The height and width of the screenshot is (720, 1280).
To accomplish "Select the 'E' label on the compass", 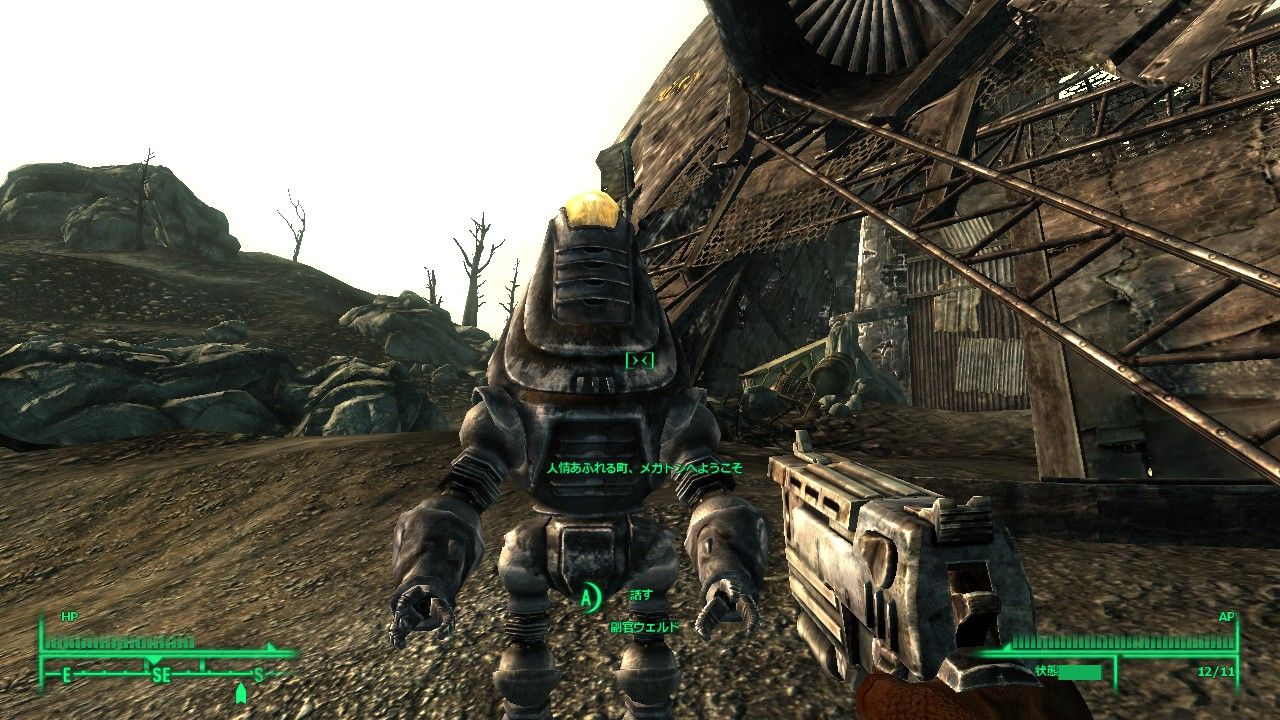I will point(67,674).
